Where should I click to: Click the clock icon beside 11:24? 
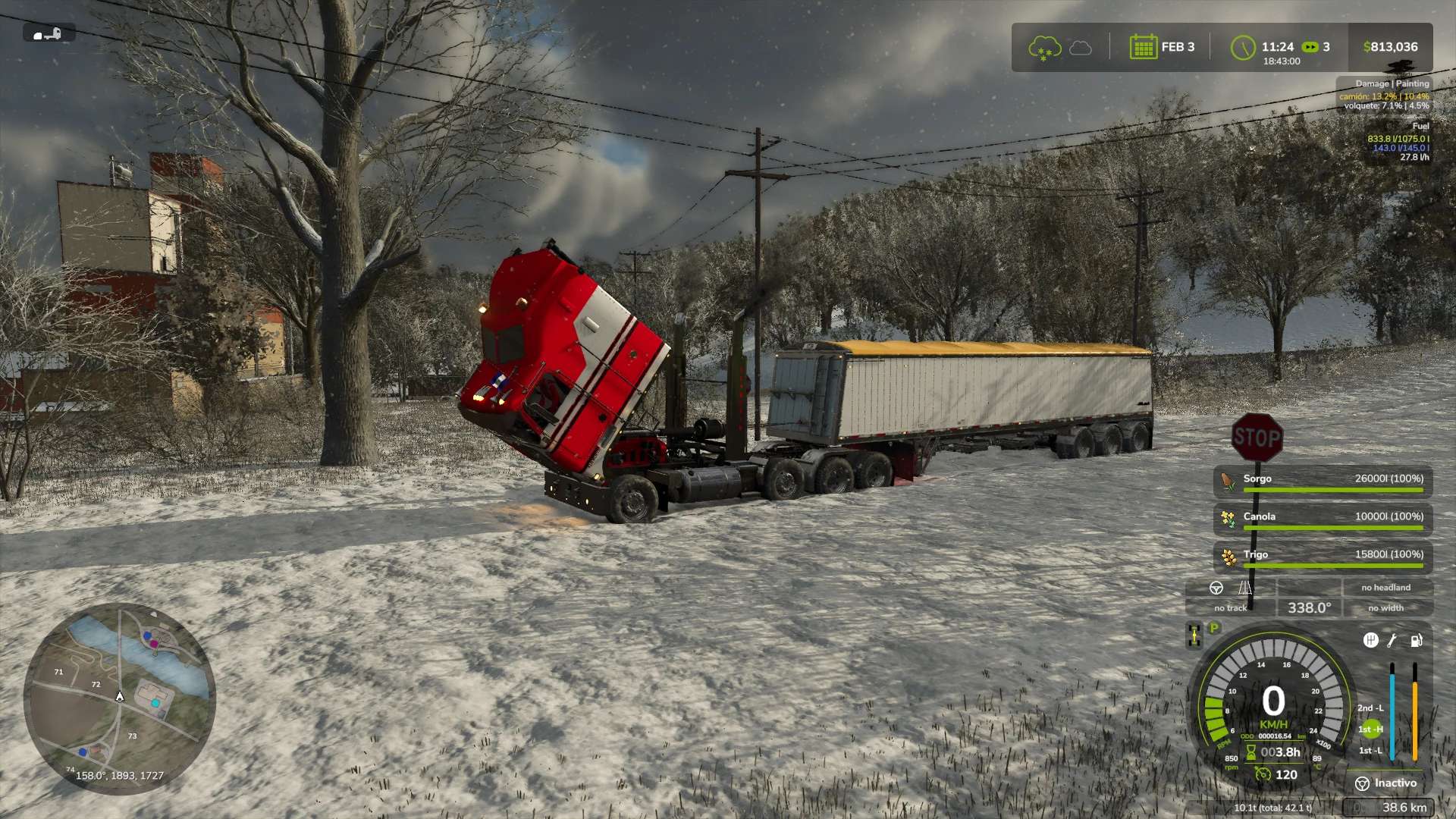point(1243,48)
